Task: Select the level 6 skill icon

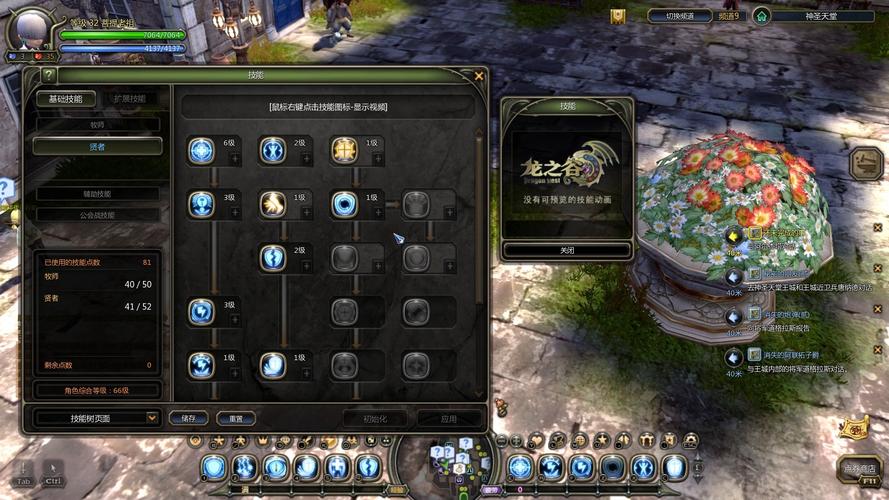Action: click(201, 150)
